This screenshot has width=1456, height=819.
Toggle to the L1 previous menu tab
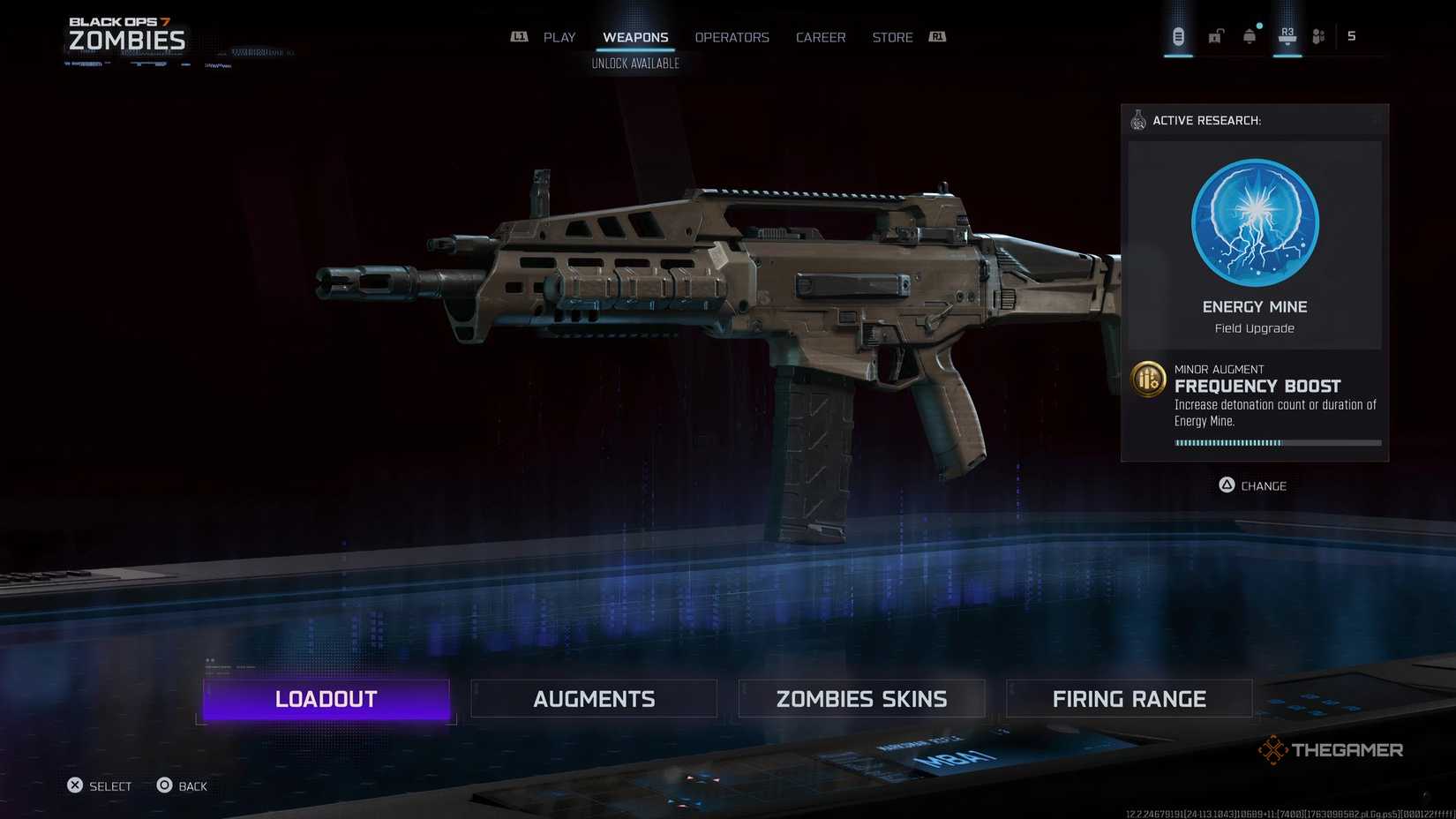point(520,37)
